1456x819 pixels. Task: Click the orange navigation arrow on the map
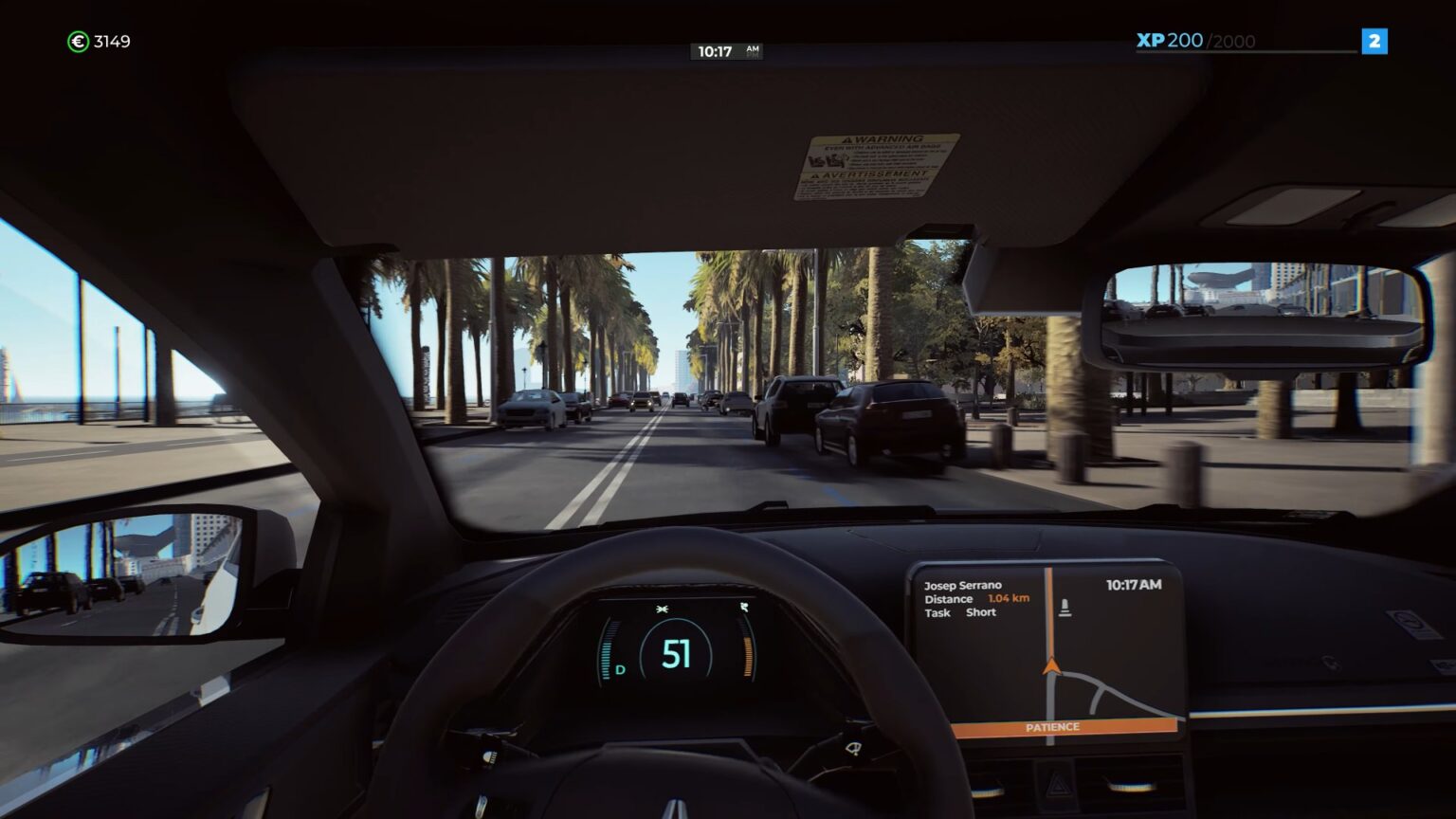1052,664
